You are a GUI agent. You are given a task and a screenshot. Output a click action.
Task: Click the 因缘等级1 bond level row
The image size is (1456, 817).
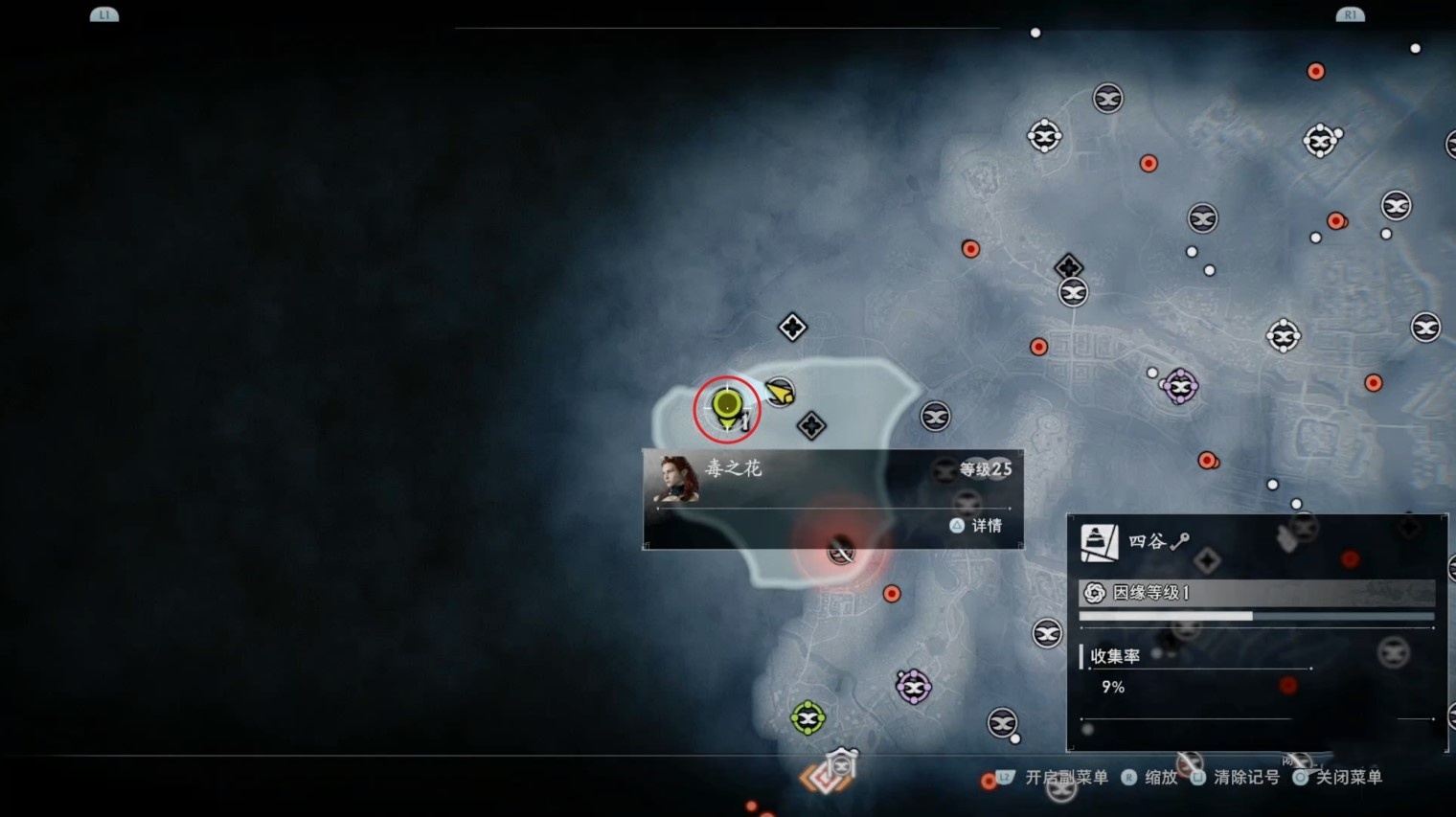click(x=1256, y=593)
